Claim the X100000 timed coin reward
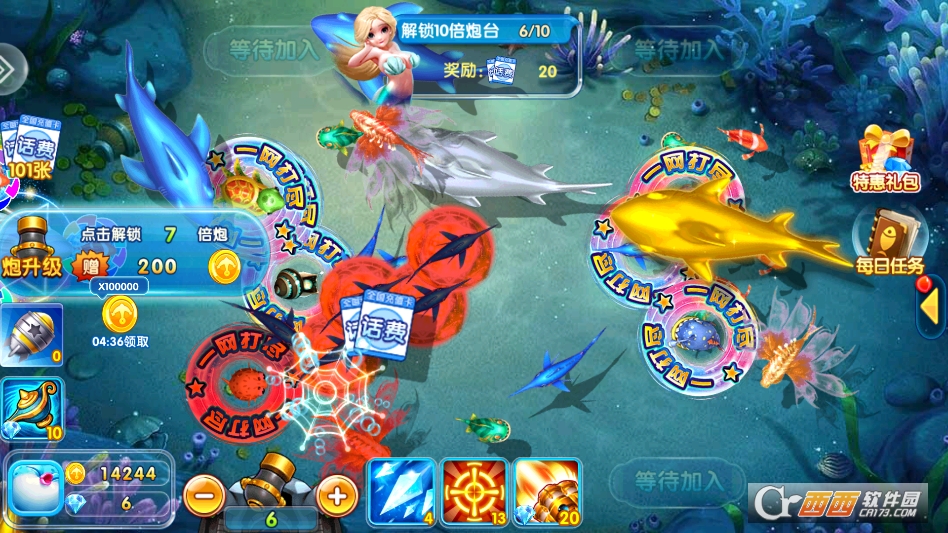 click(x=120, y=313)
